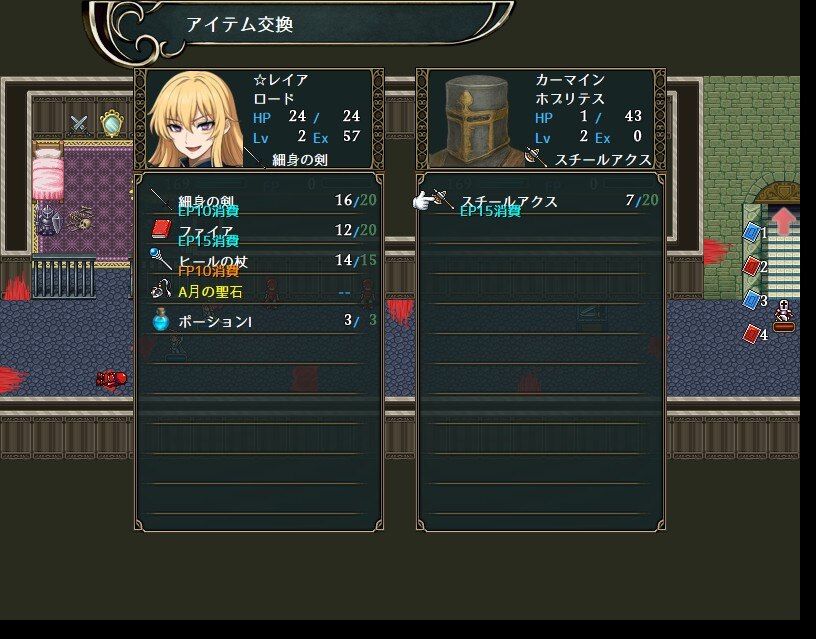Choose カーマイン's スチールアクス axe row

click(540, 201)
